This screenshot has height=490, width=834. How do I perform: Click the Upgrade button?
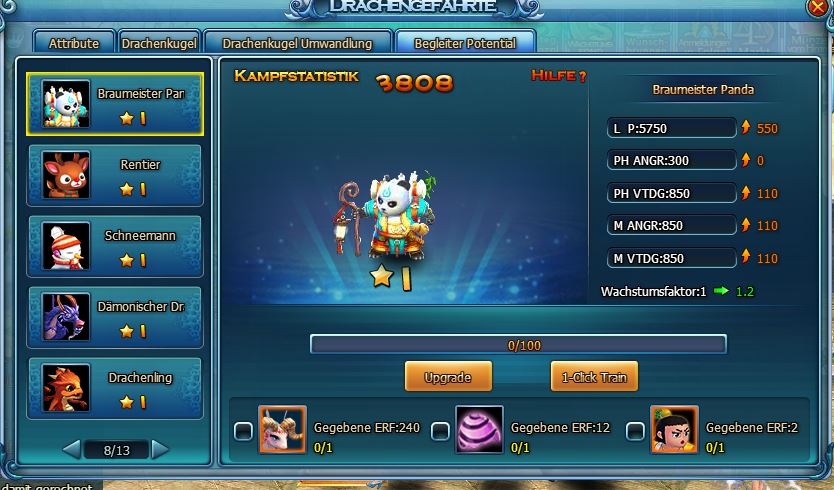point(447,377)
